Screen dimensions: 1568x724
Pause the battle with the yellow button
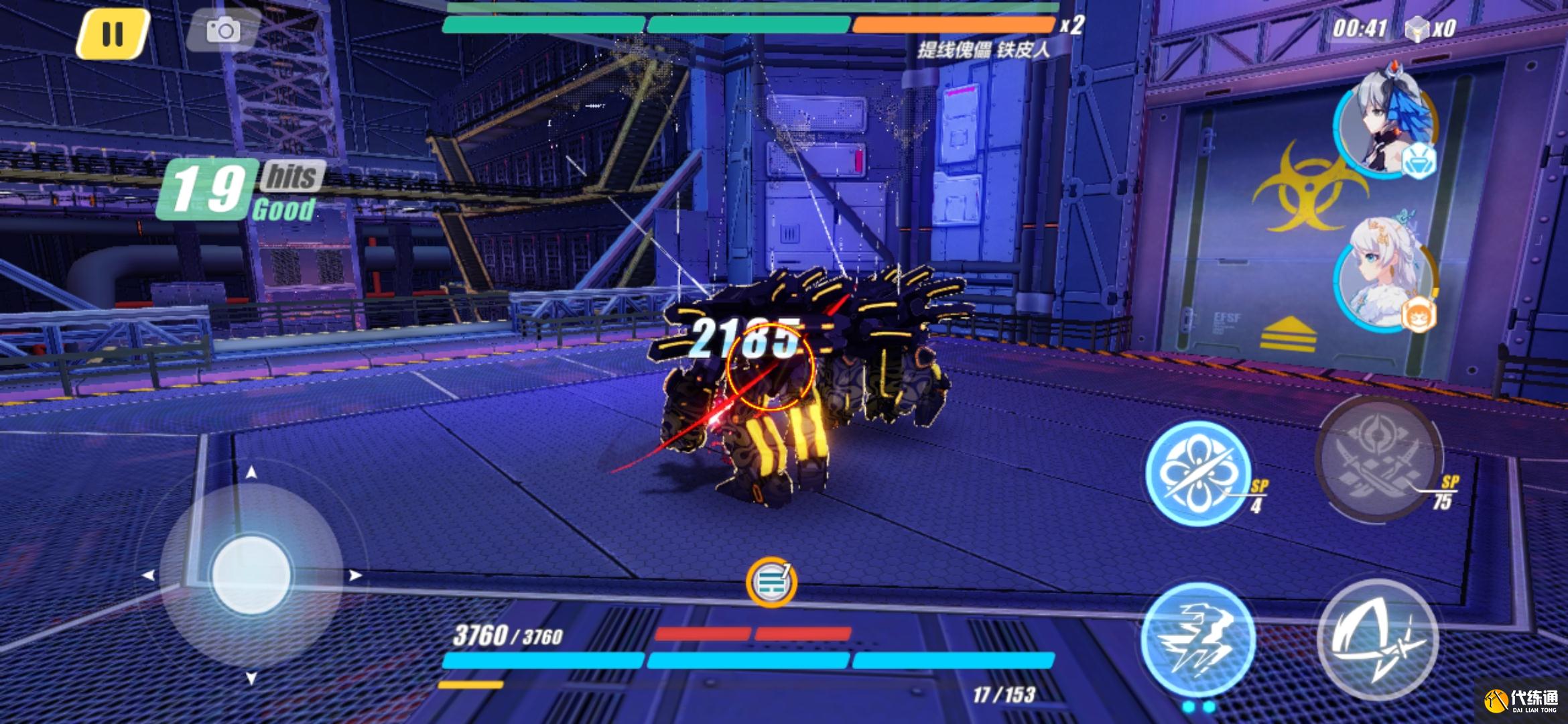113,34
